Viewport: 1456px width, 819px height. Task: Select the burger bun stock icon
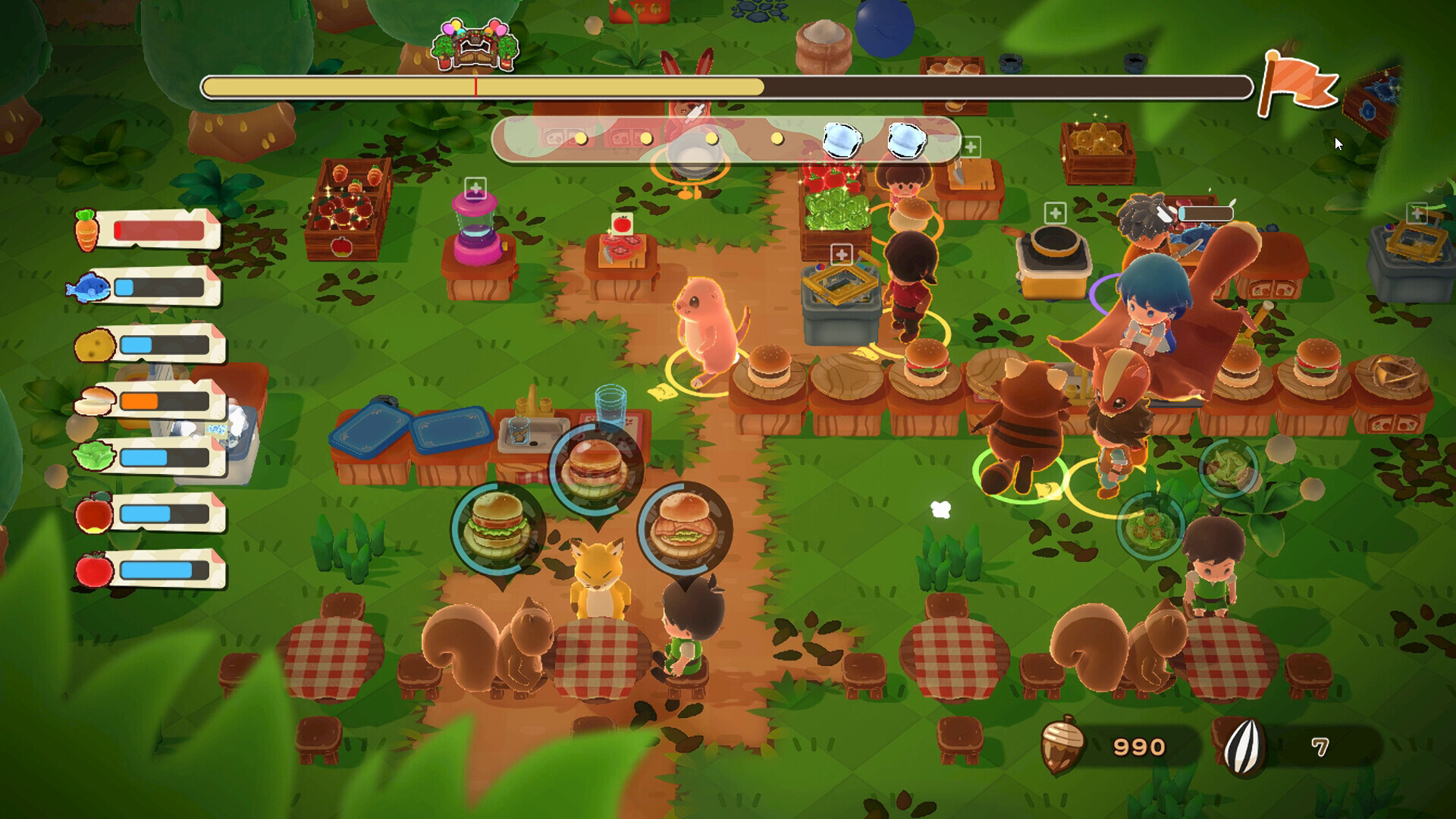[x=94, y=401]
